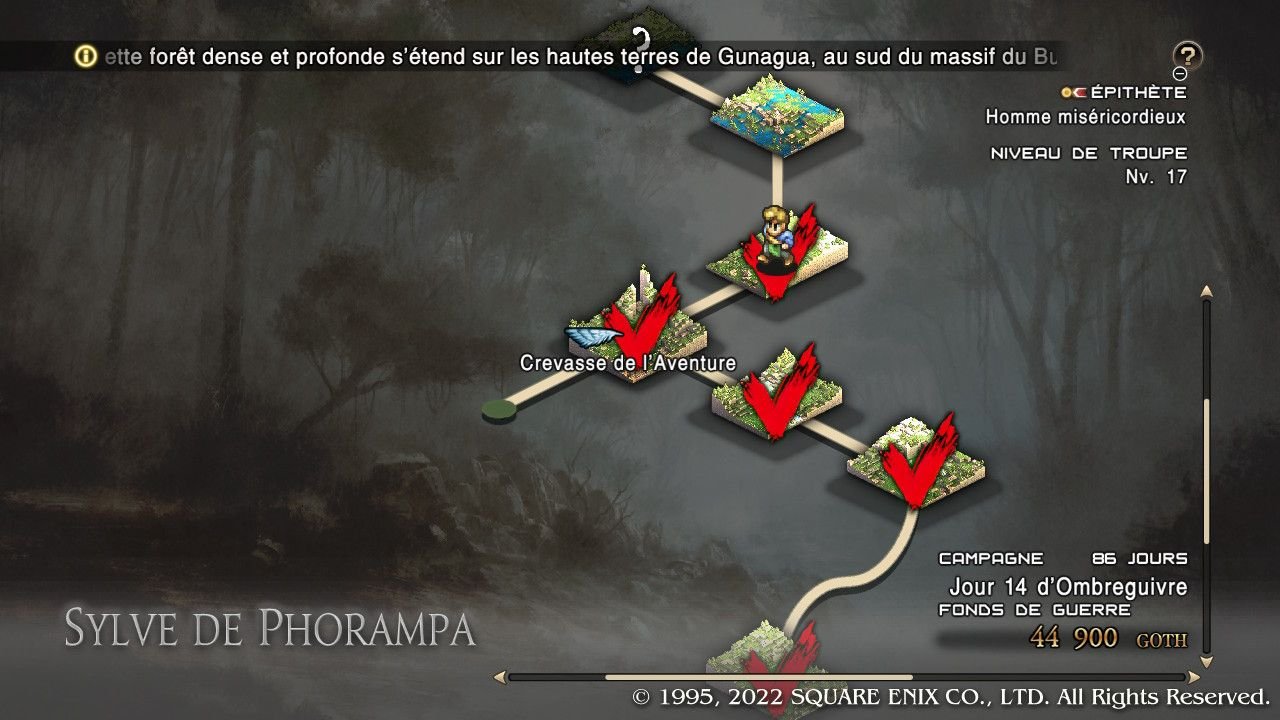The height and width of the screenshot is (720, 1280).
Task: Click the "Crevasse de l'Aventure" location label
Action: point(628,363)
